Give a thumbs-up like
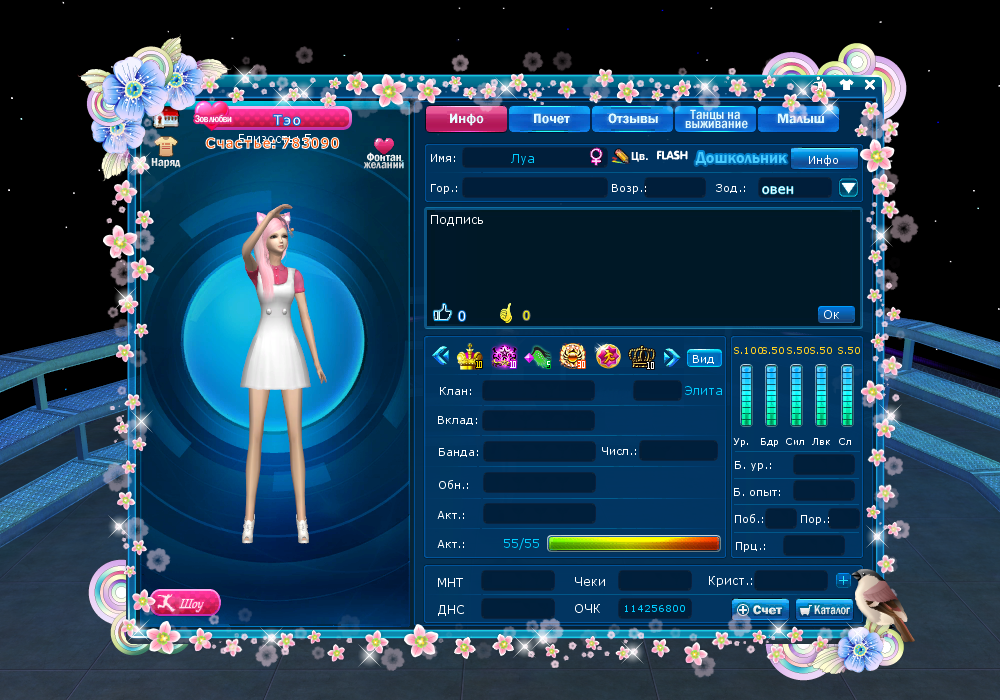1000x700 pixels. click(443, 314)
